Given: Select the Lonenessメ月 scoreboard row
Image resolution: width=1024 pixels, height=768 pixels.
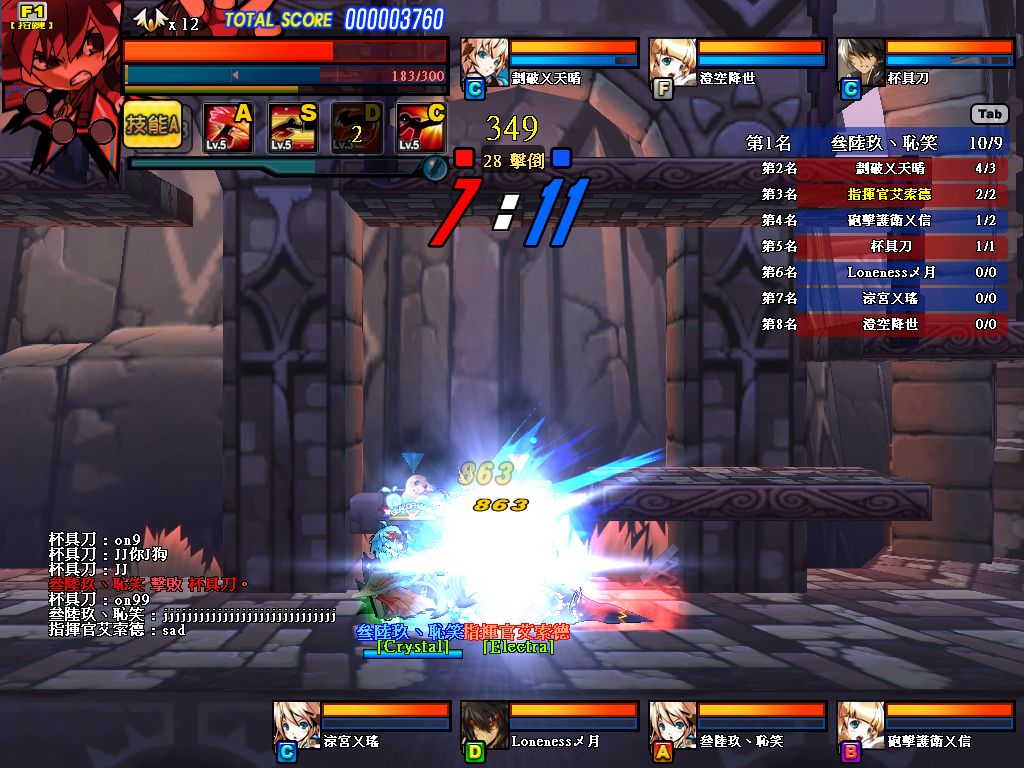Looking at the screenshot, I should [878, 272].
